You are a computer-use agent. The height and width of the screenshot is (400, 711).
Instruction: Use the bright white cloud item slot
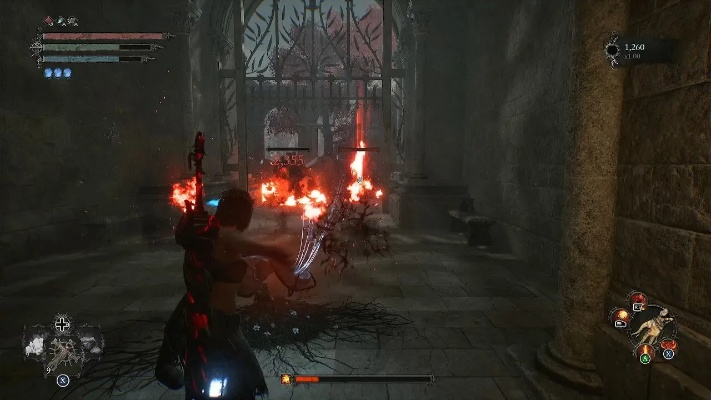pyautogui.click(x=35, y=345)
